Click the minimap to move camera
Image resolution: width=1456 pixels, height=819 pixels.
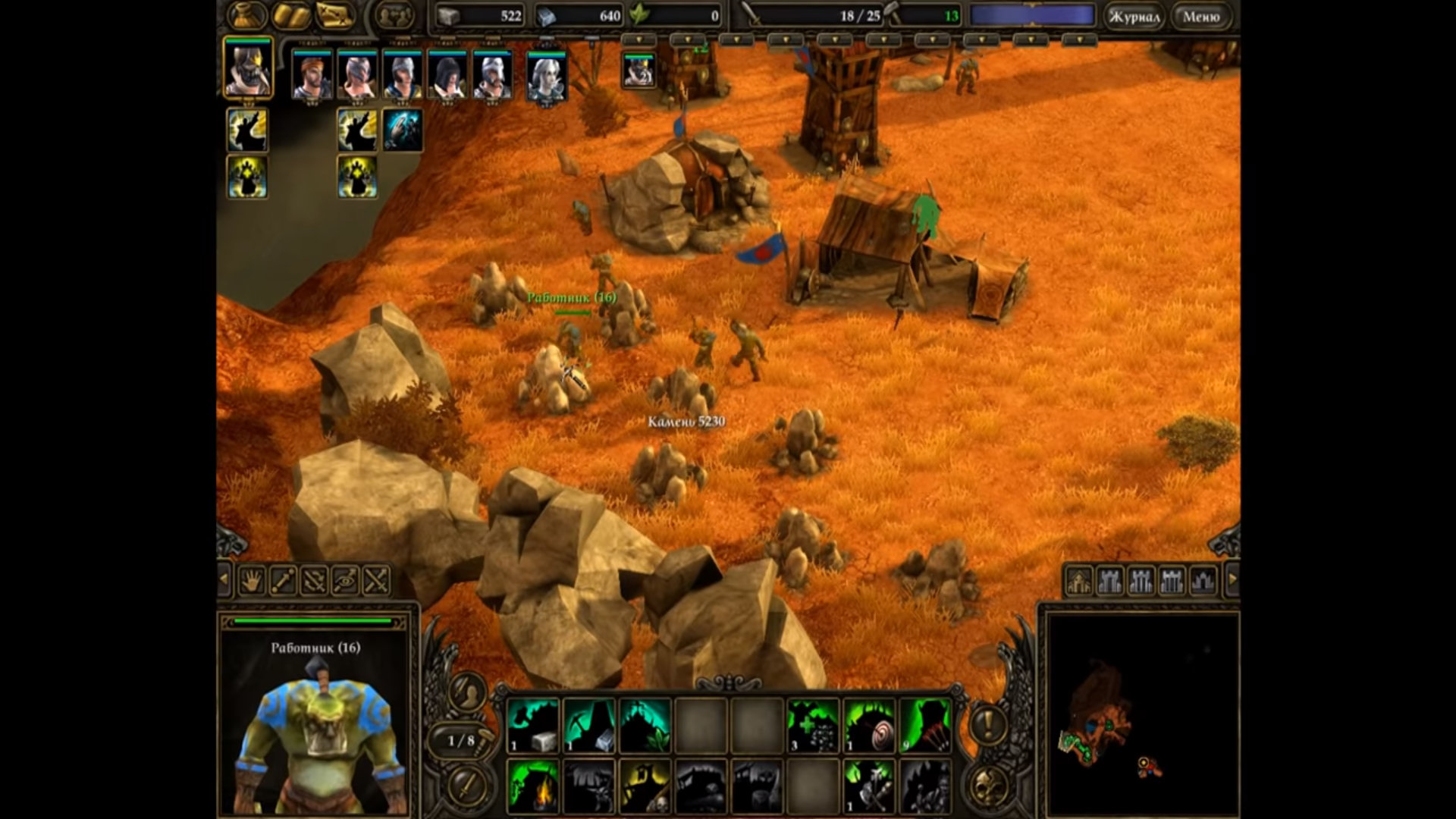[1141, 713]
